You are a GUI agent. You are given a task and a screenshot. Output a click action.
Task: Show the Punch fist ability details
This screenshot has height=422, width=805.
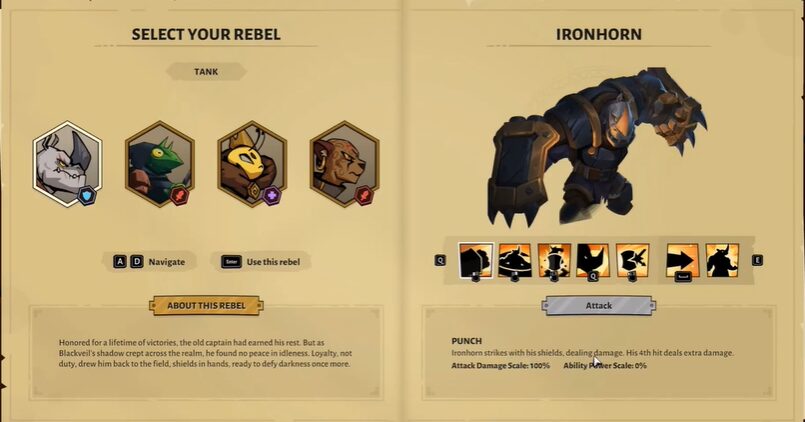pos(475,260)
